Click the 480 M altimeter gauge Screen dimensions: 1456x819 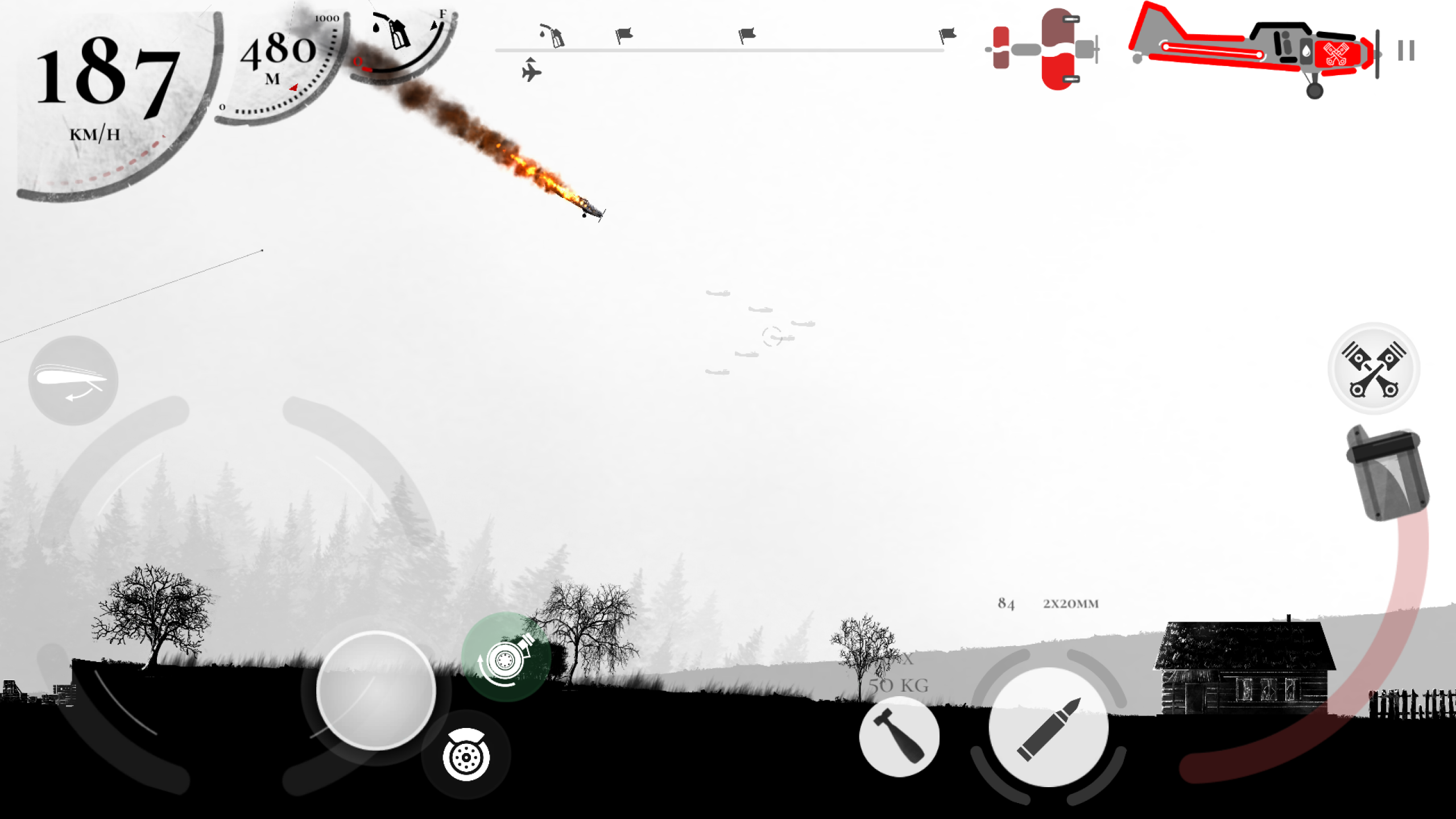tap(279, 54)
